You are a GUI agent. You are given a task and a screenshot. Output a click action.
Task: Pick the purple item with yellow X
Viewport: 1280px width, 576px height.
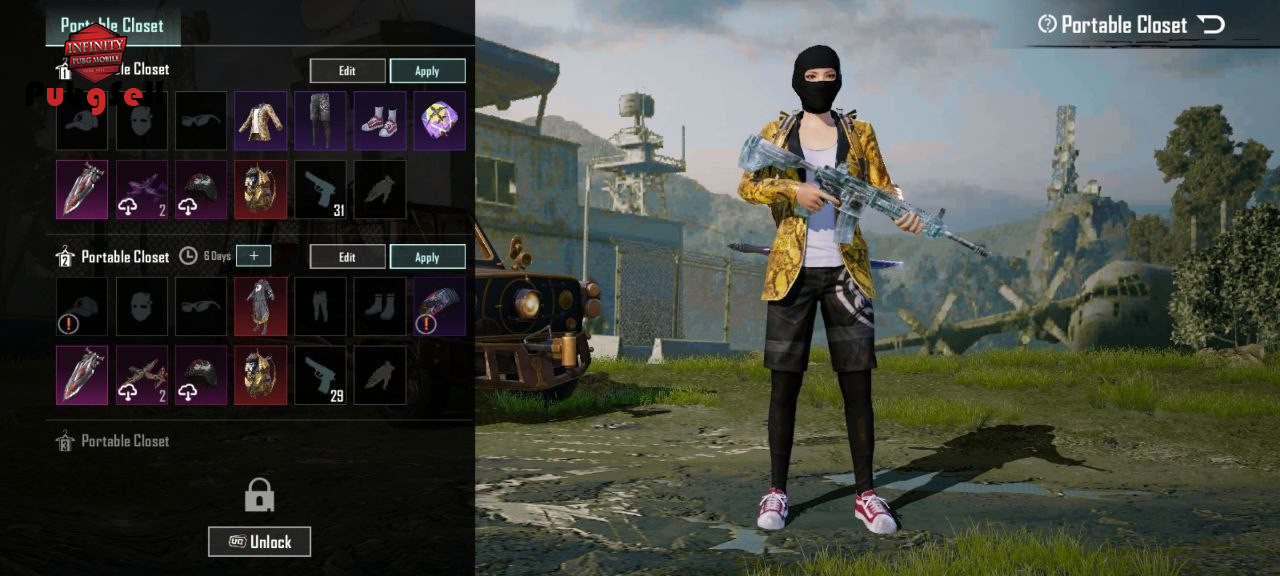440,121
